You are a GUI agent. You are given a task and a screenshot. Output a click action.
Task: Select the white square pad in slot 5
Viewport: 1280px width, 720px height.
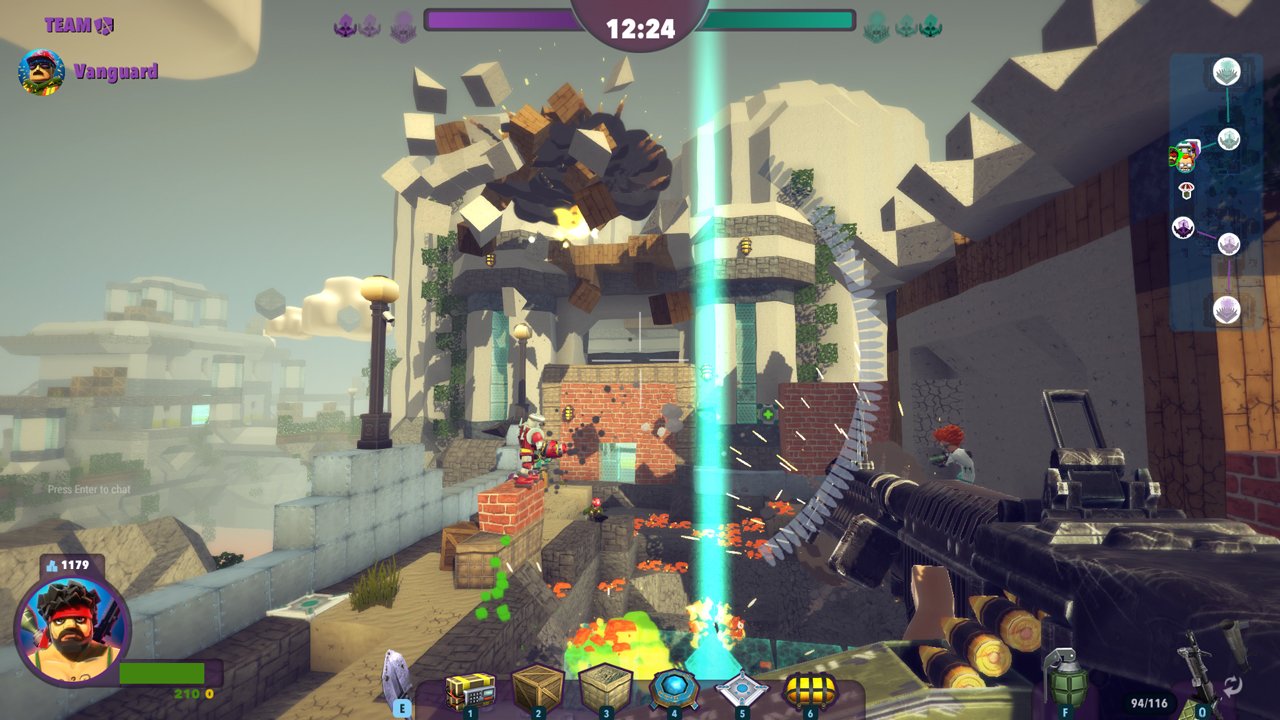click(741, 689)
